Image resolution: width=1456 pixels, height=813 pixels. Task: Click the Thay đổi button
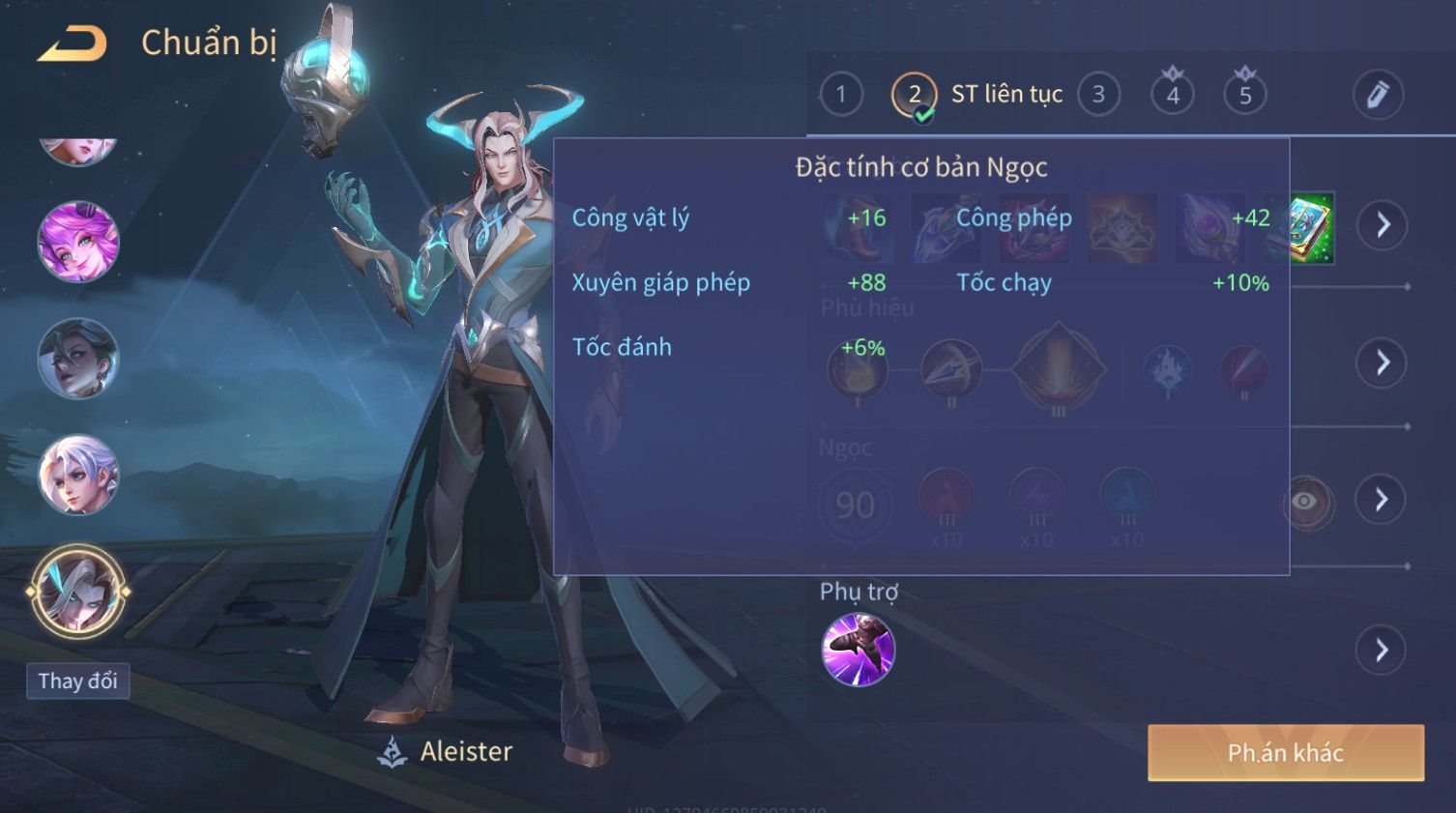point(77,681)
